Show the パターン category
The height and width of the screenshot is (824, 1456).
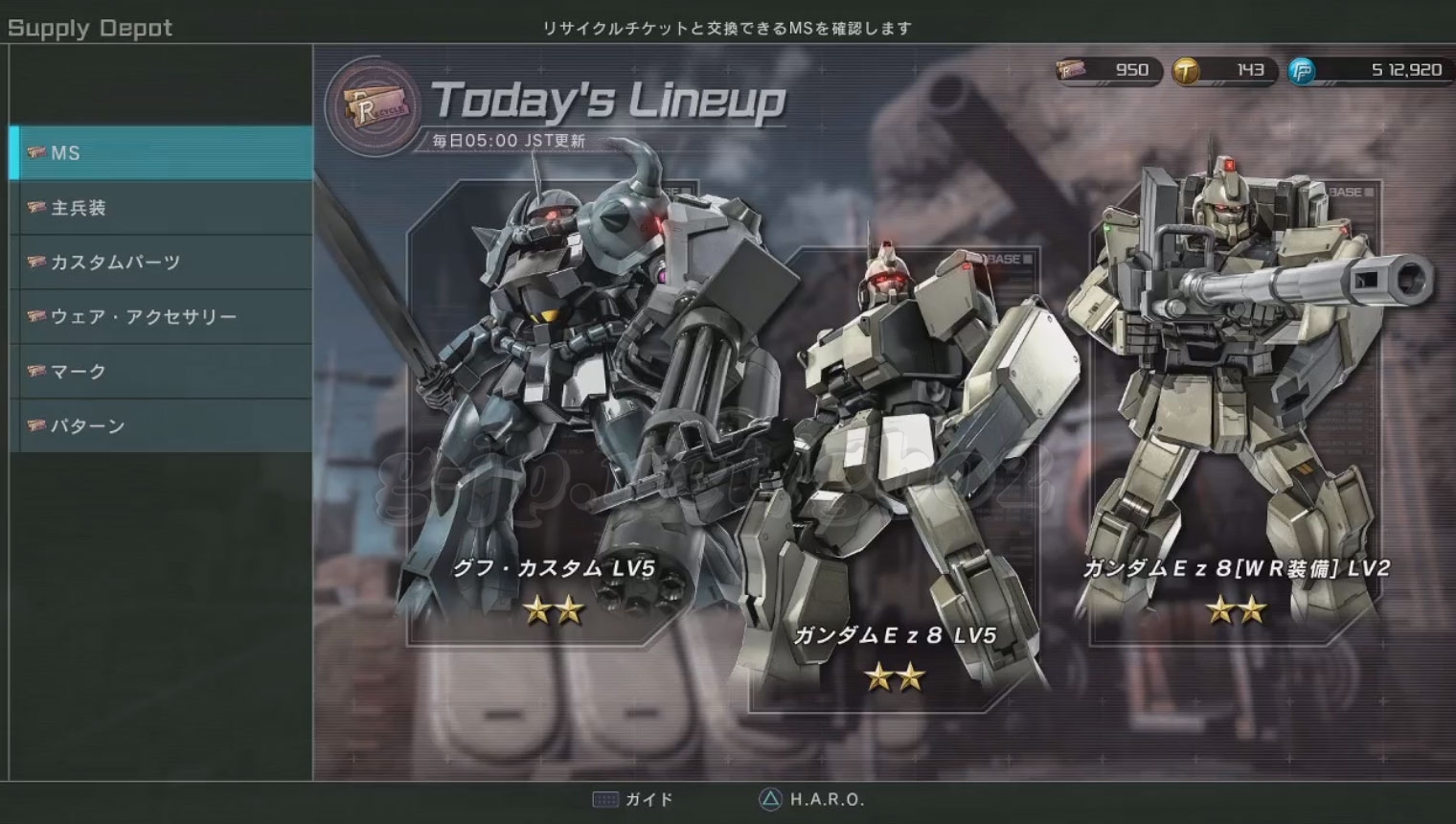[x=161, y=426]
